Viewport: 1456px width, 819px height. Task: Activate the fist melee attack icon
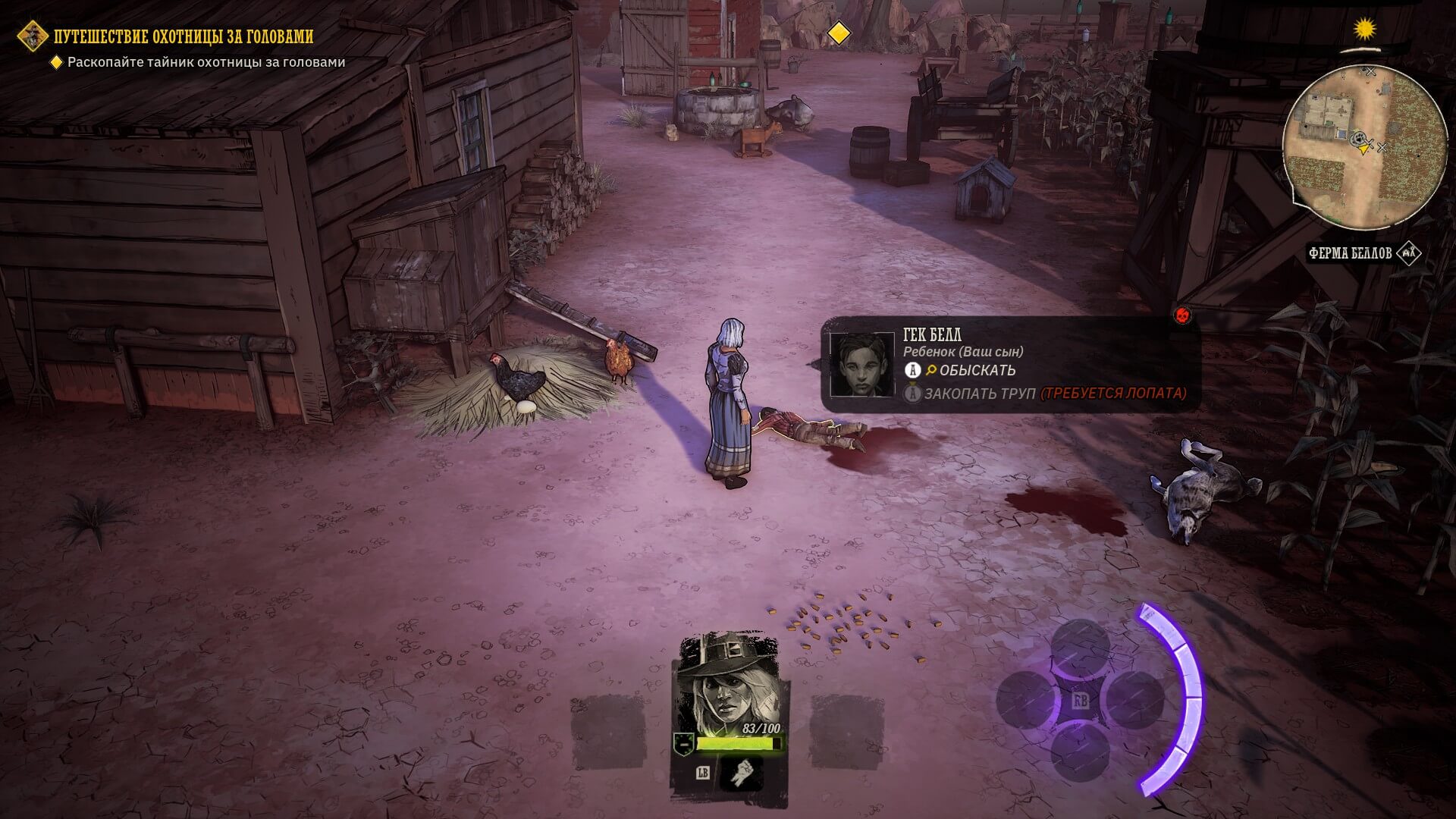pyautogui.click(x=741, y=773)
